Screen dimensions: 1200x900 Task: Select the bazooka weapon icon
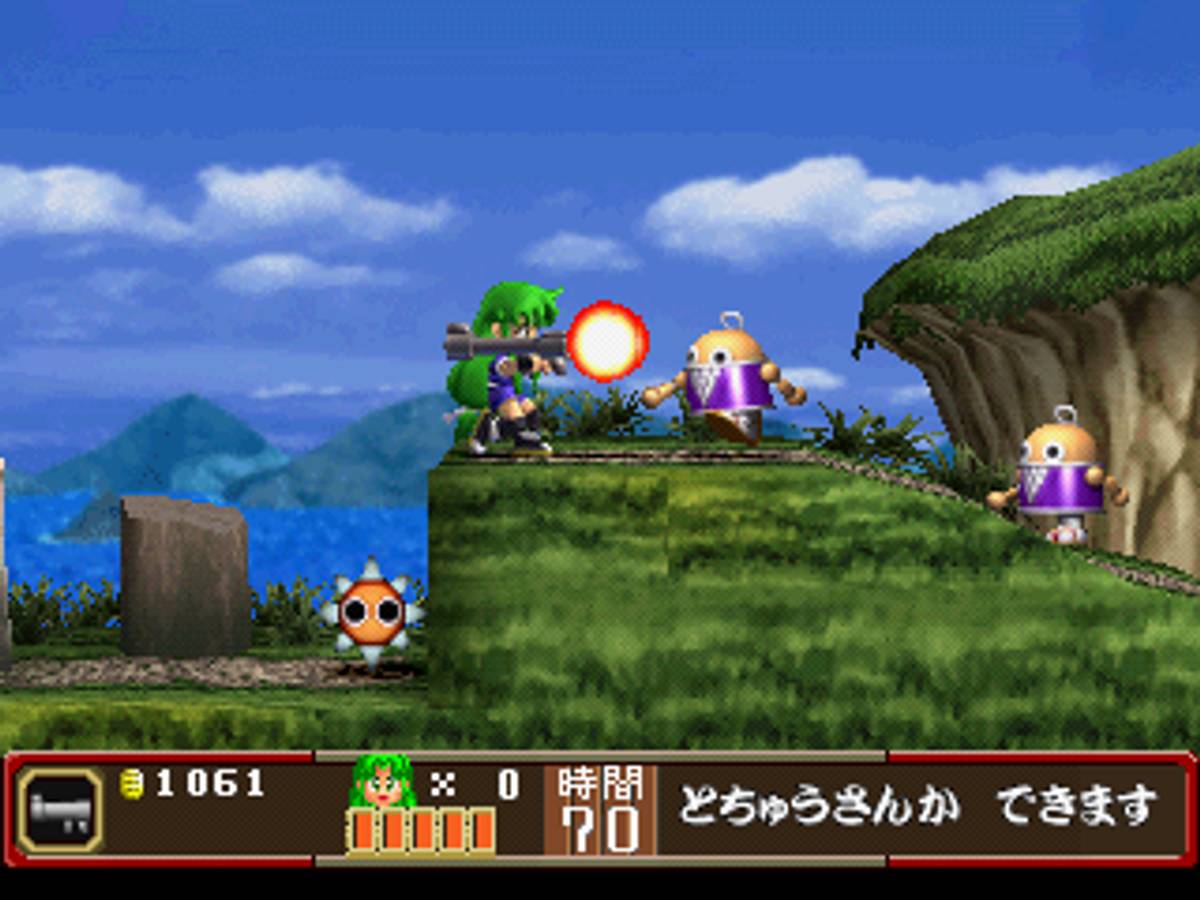[x=60, y=809]
